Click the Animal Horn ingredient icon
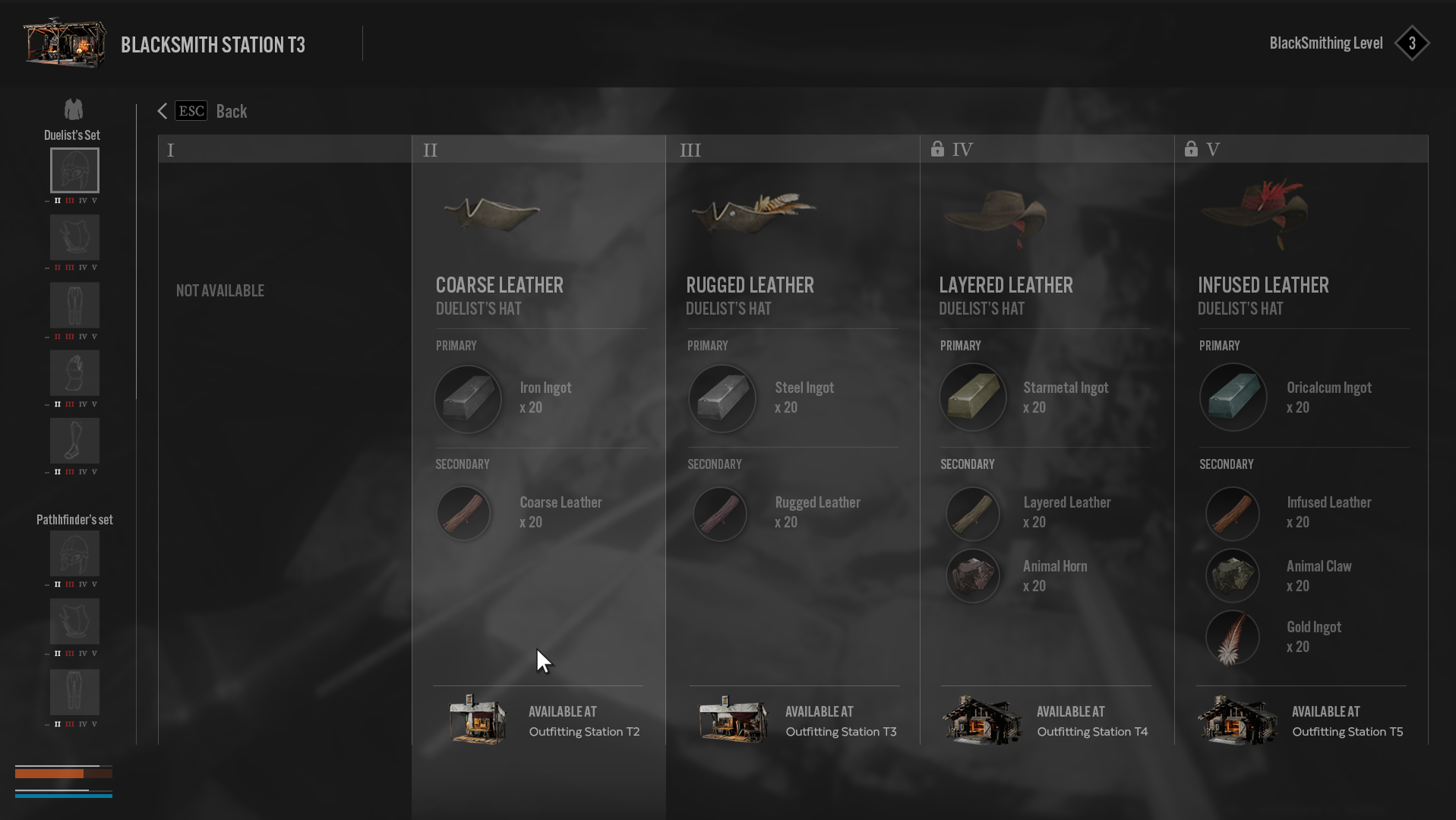Viewport: 1456px width, 820px height. pos(973,575)
